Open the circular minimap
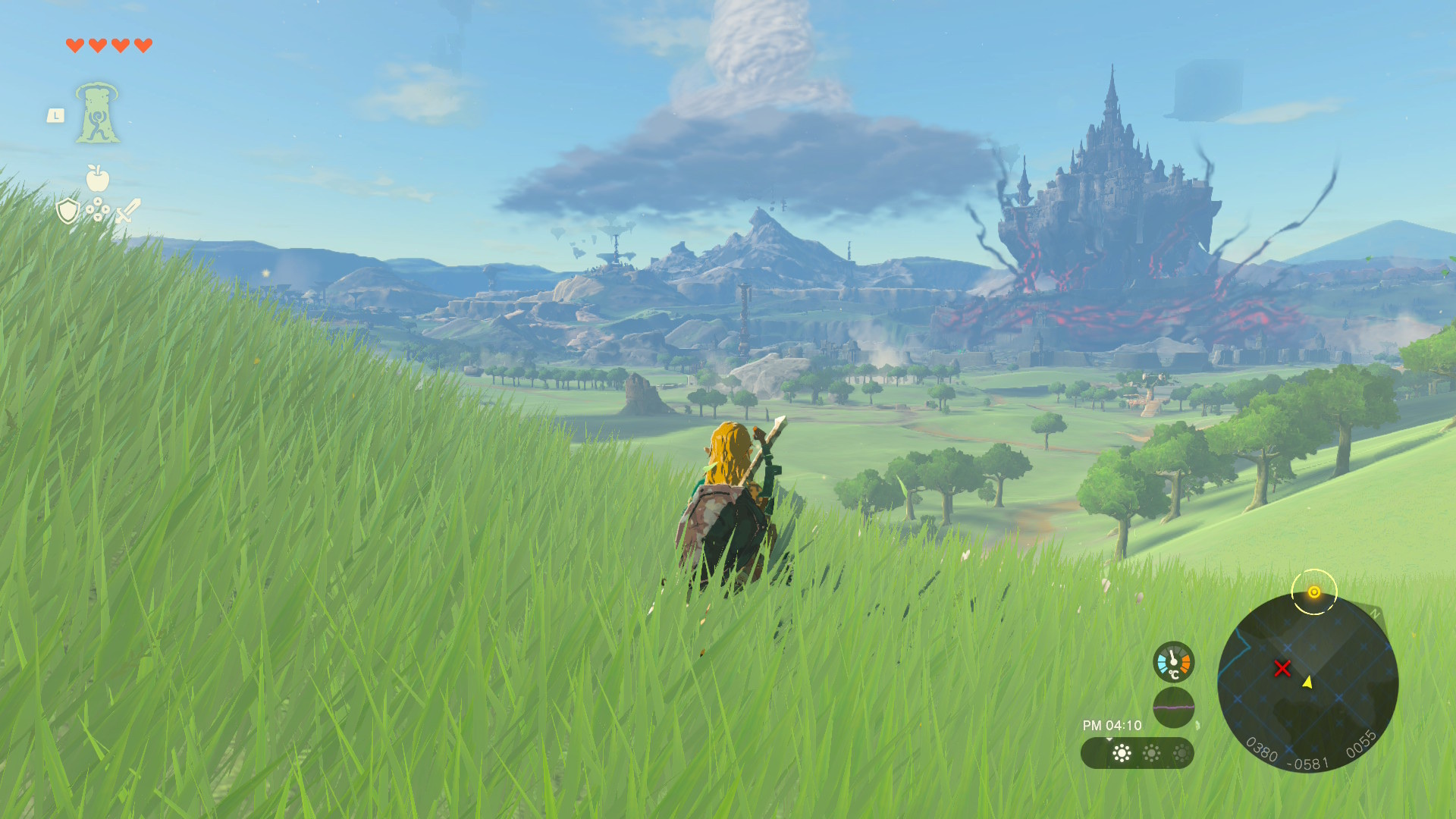Viewport: 1456px width, 819px height. [1307, 682]
